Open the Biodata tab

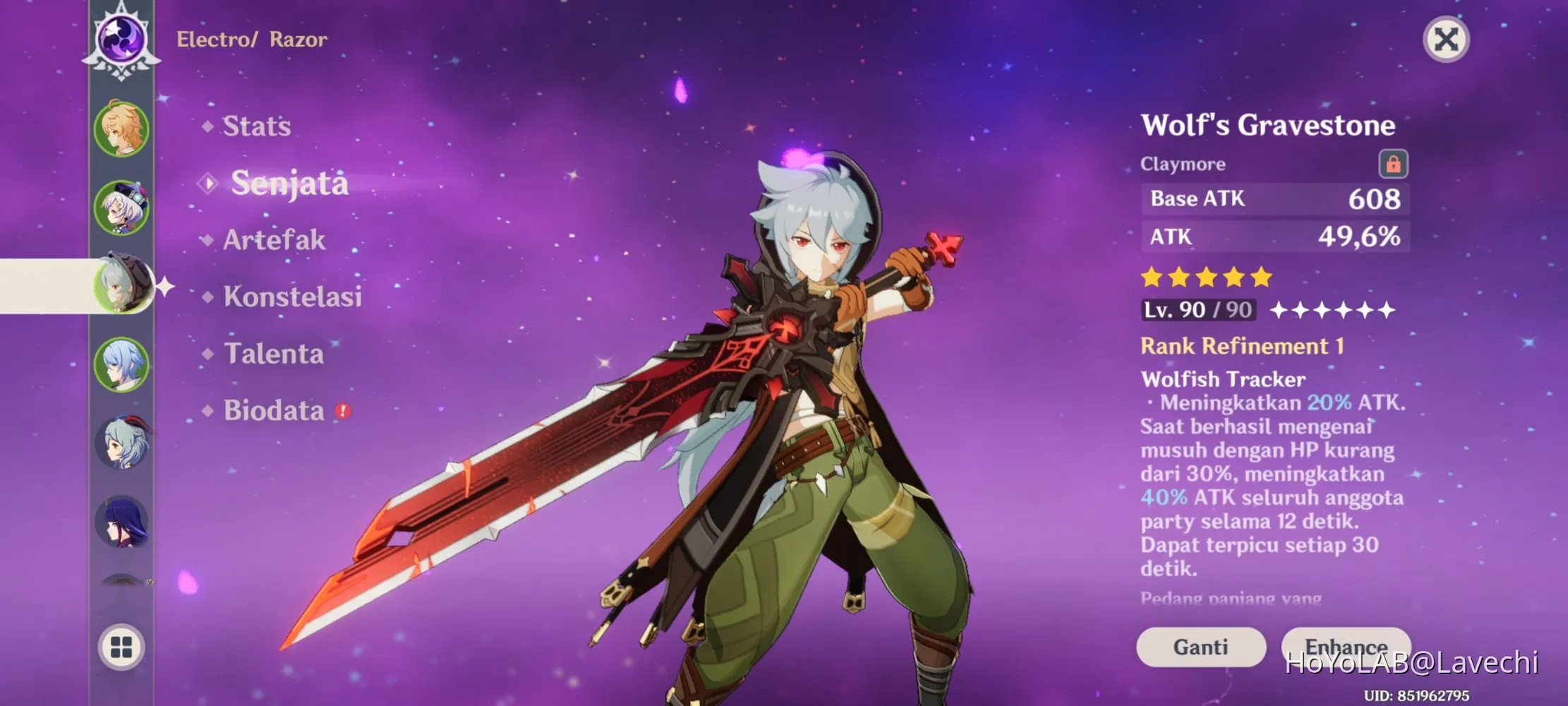coord(275,411)
